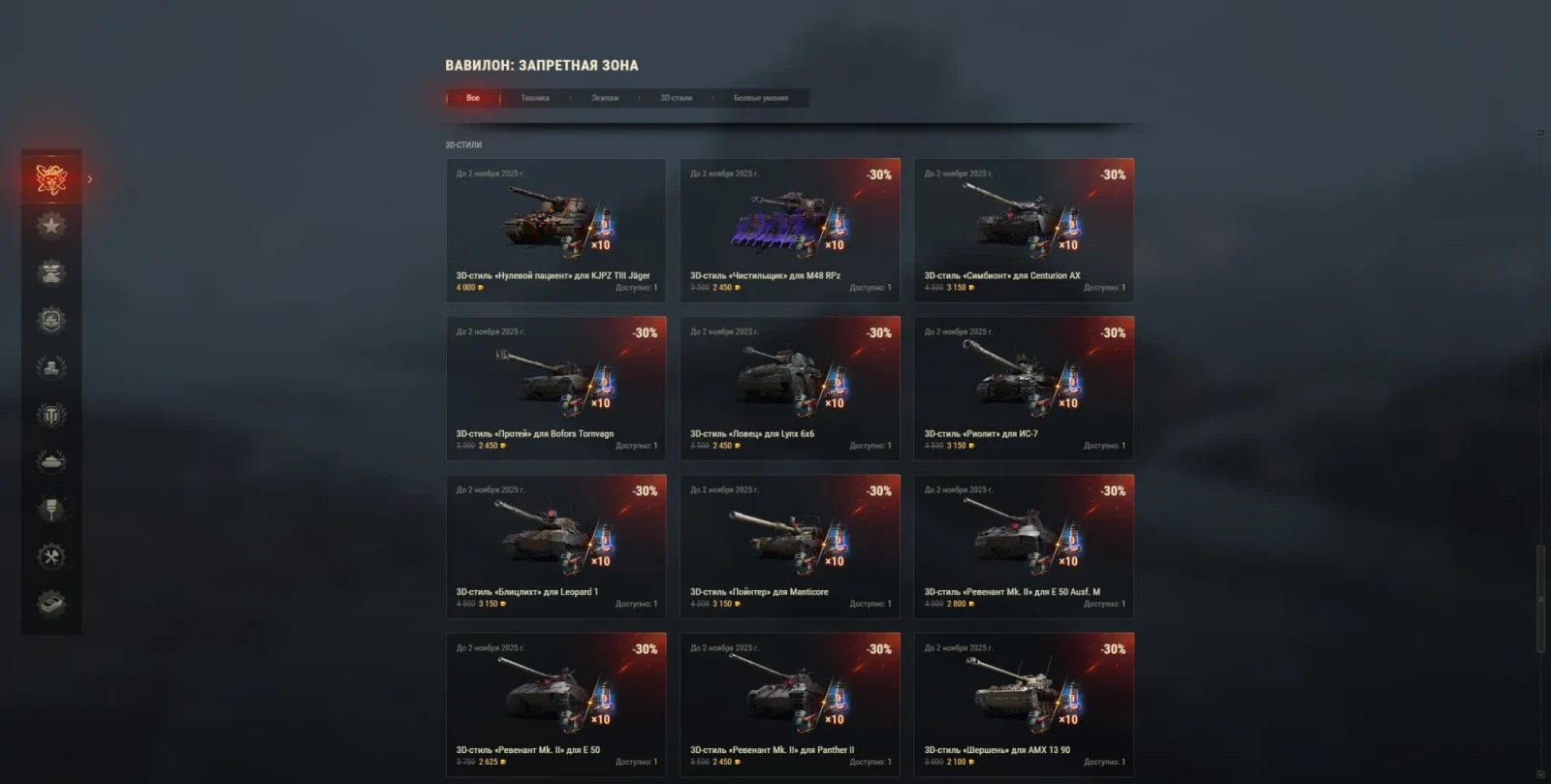Viewport: 1551px width, 784px height.
Task: Choose «Симбионт» style for Centurion AX
Action: click(x=1024, y=231)
